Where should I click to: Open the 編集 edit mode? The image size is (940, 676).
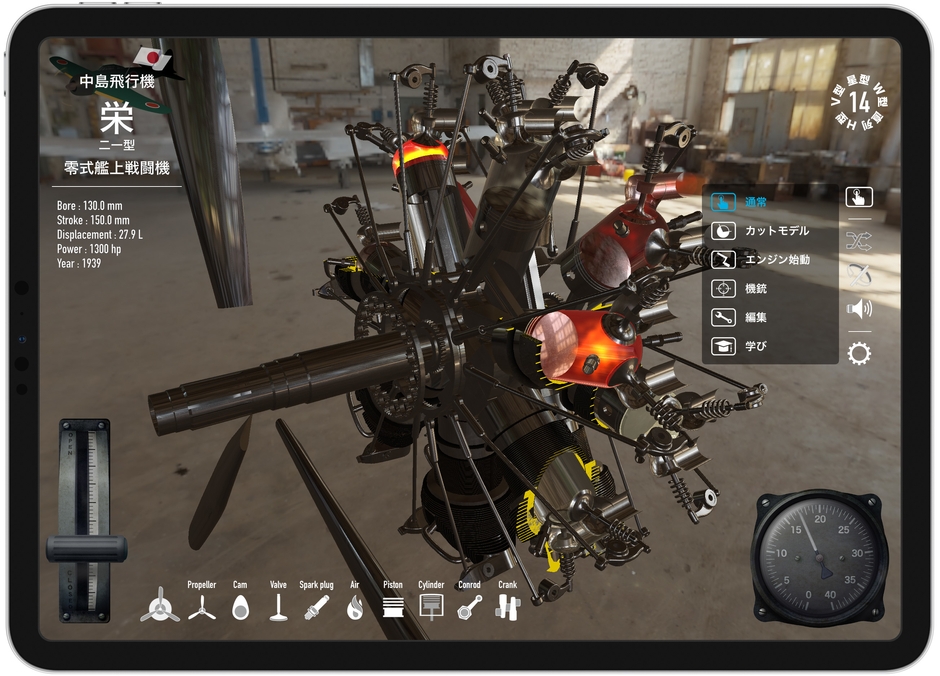(756, 318)
